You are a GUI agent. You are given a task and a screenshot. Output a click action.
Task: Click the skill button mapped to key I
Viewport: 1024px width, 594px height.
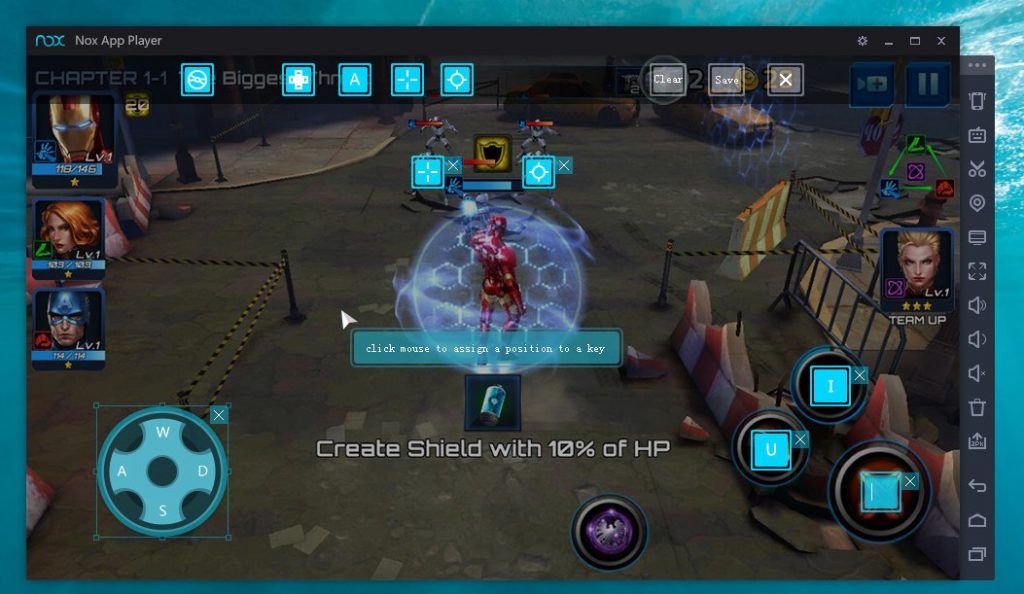830,386
